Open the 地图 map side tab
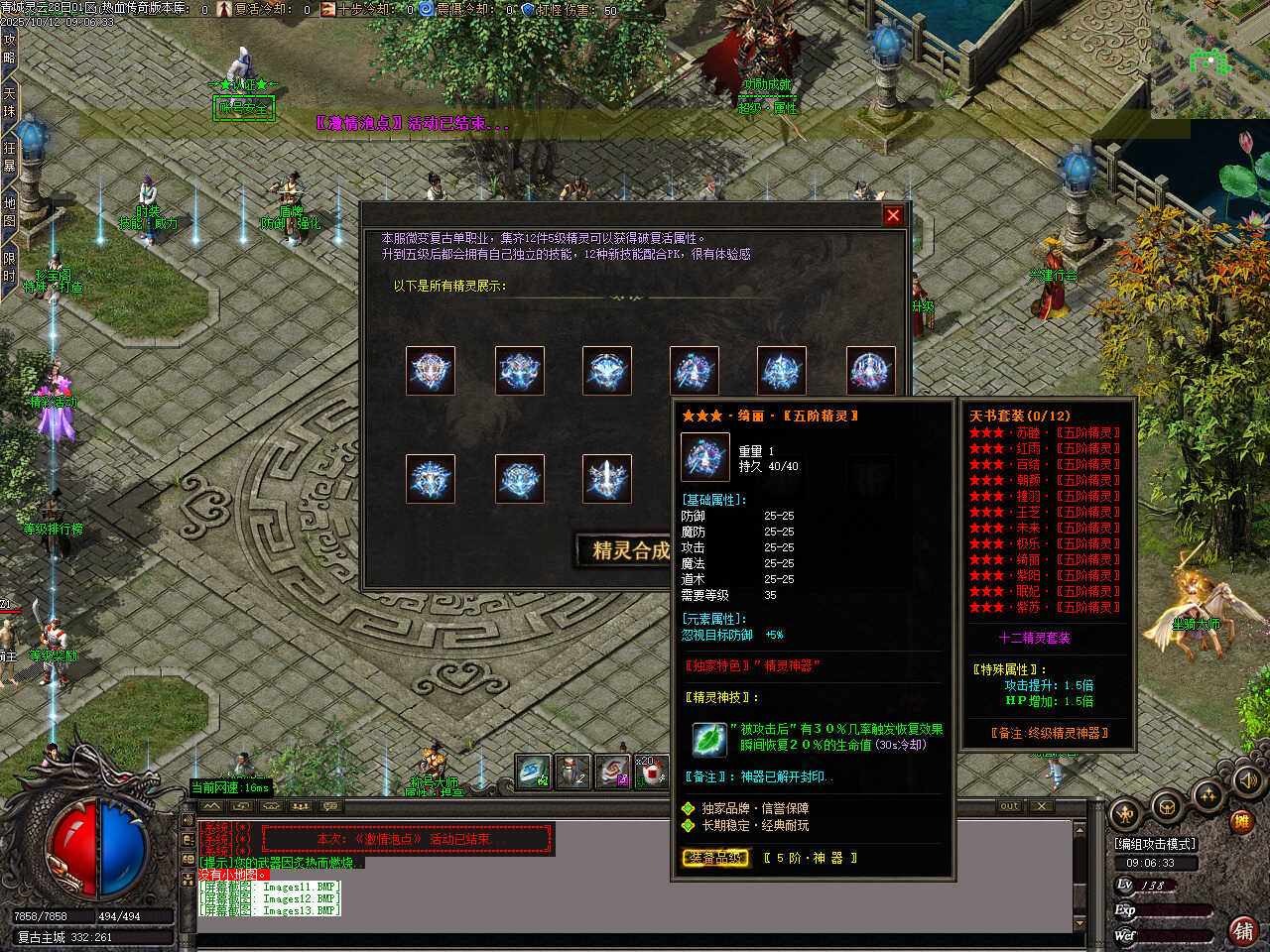 [x=9, y=211]
